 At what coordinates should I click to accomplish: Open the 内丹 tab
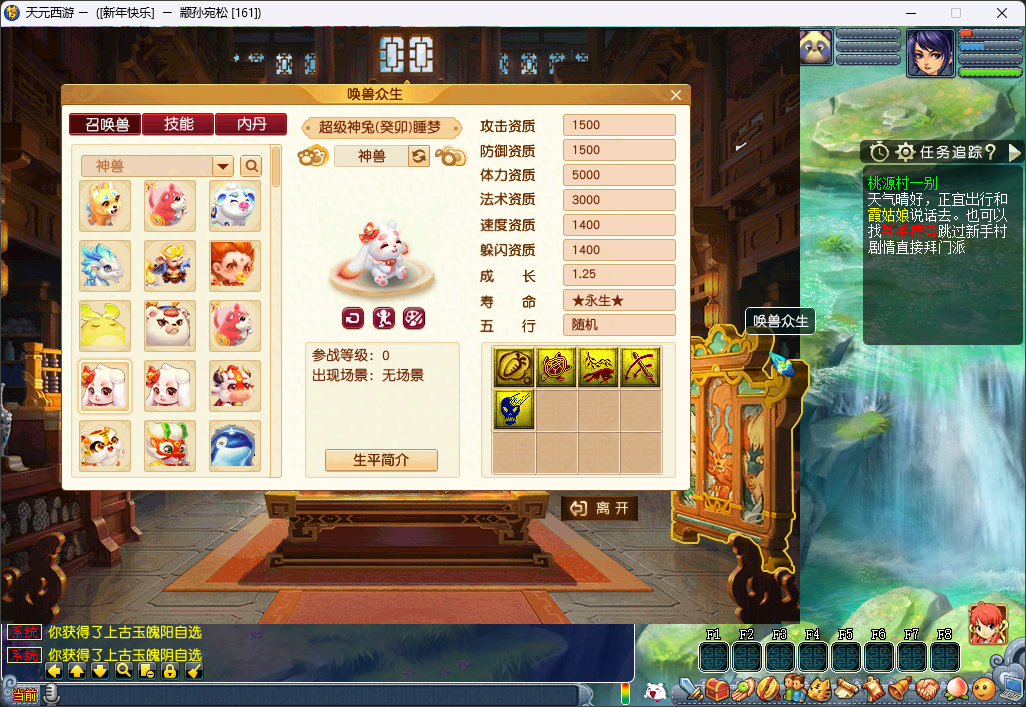click(250, 125)
